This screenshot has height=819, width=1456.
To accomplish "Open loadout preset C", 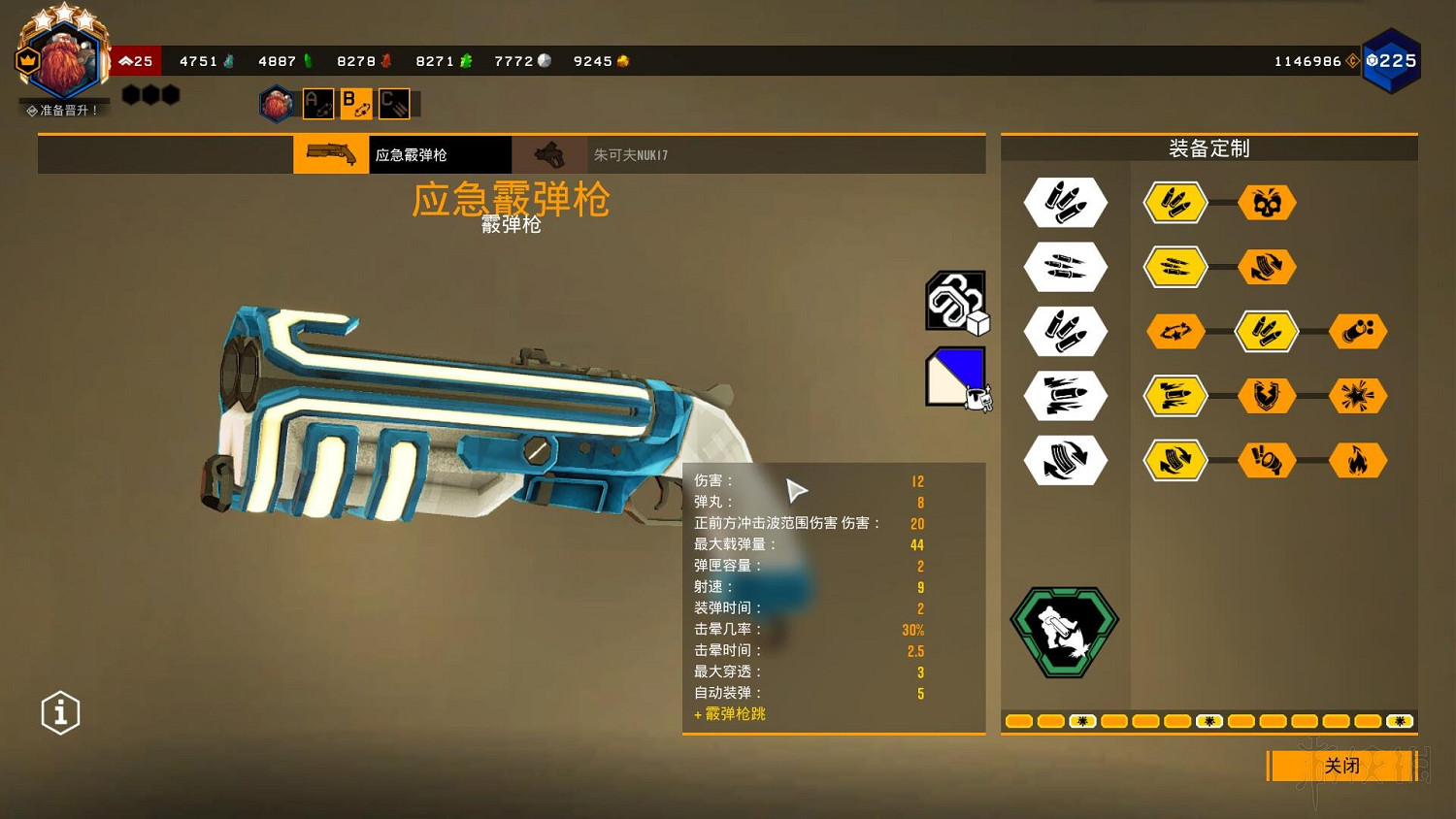I will click(392, 103).
